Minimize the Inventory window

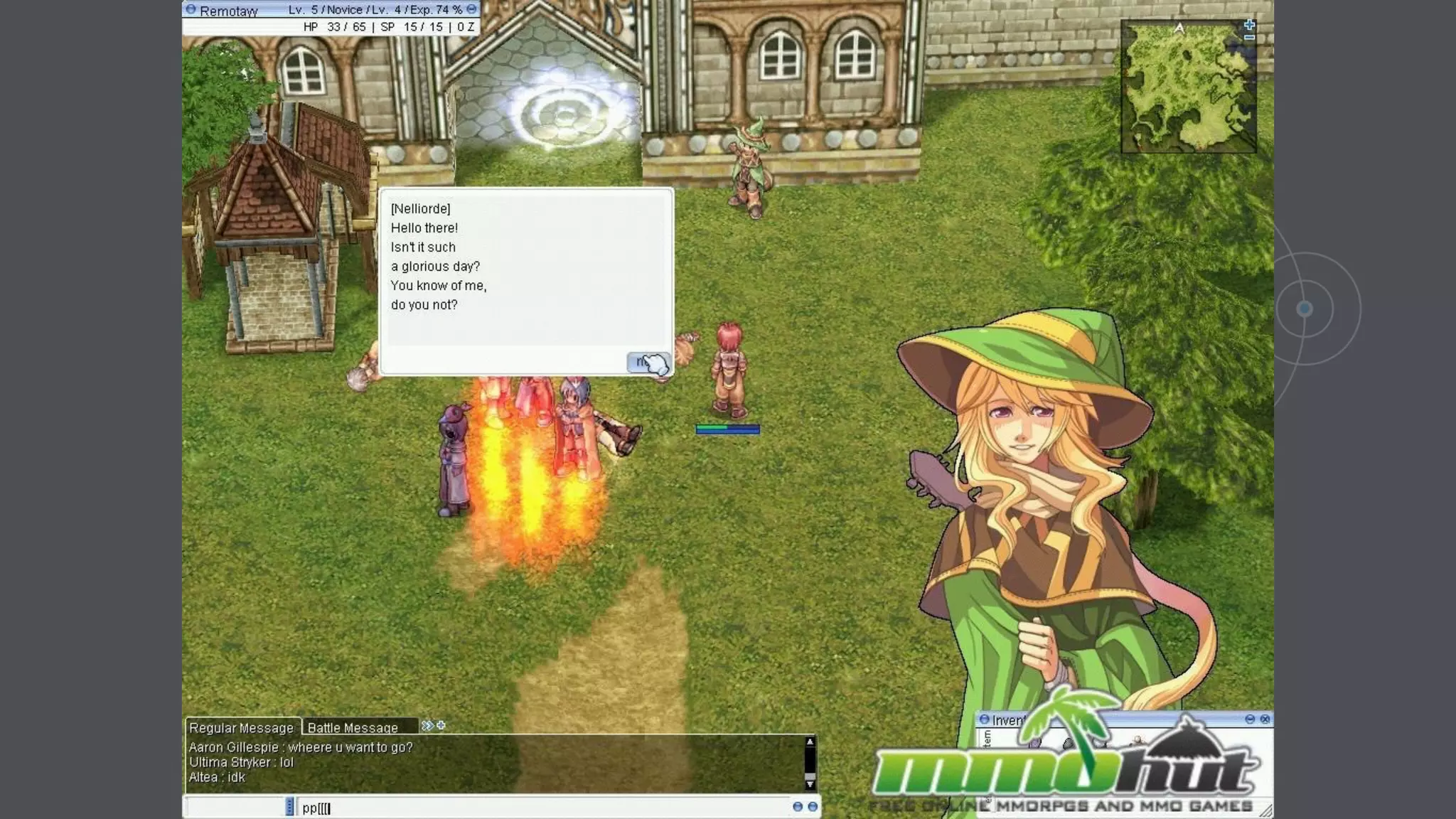pyautogui.click(x=1250, y=719)
